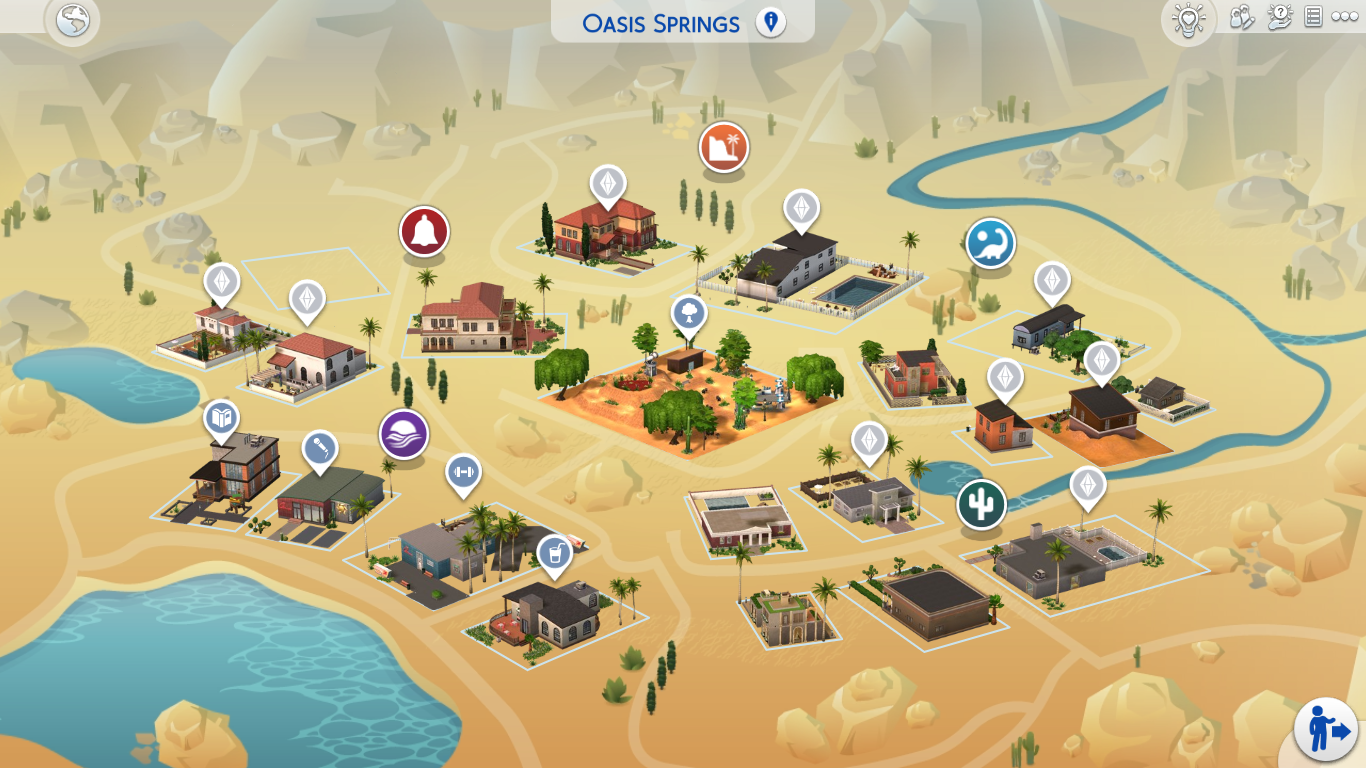Open the bar venue drink icon

(553, 553)
